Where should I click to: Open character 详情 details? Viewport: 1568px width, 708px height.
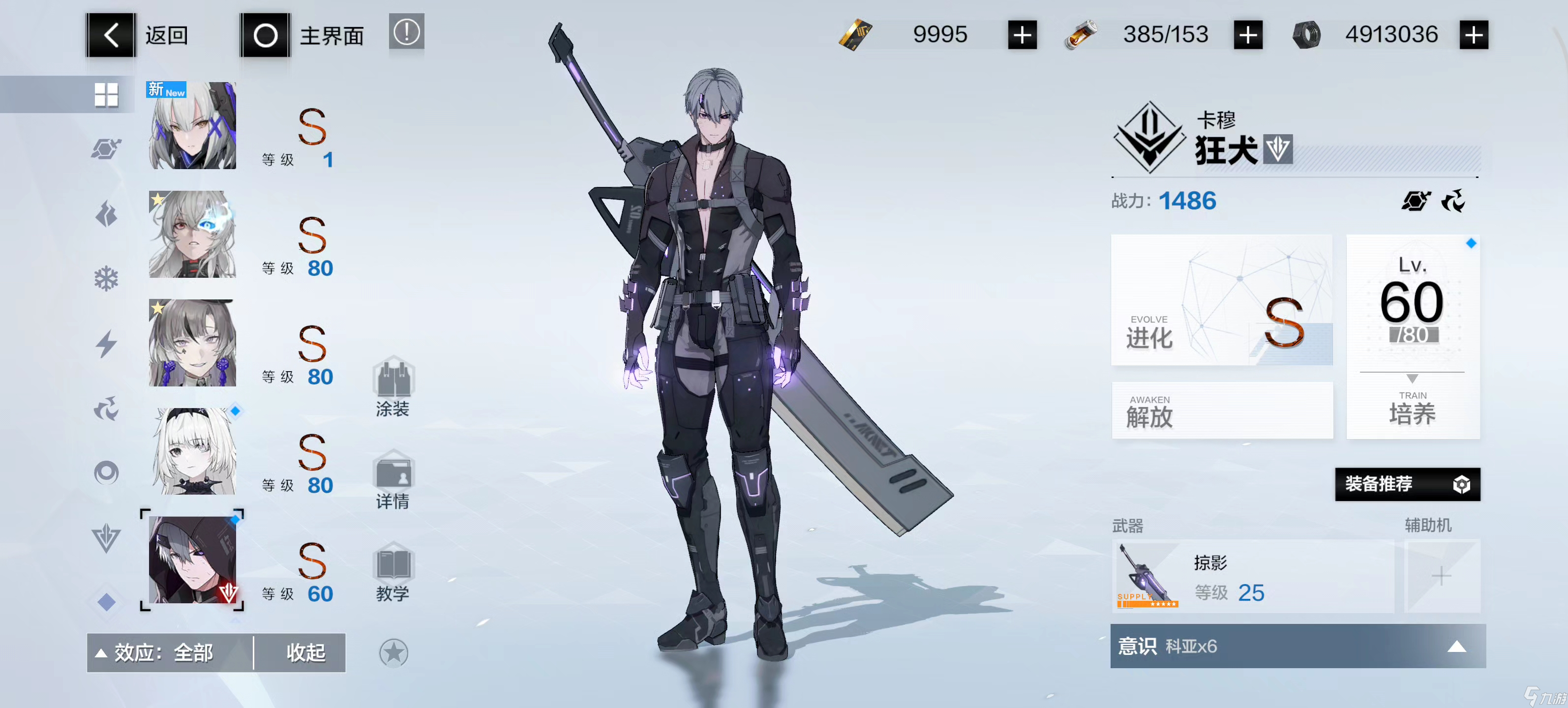click(x=392, y=480)
